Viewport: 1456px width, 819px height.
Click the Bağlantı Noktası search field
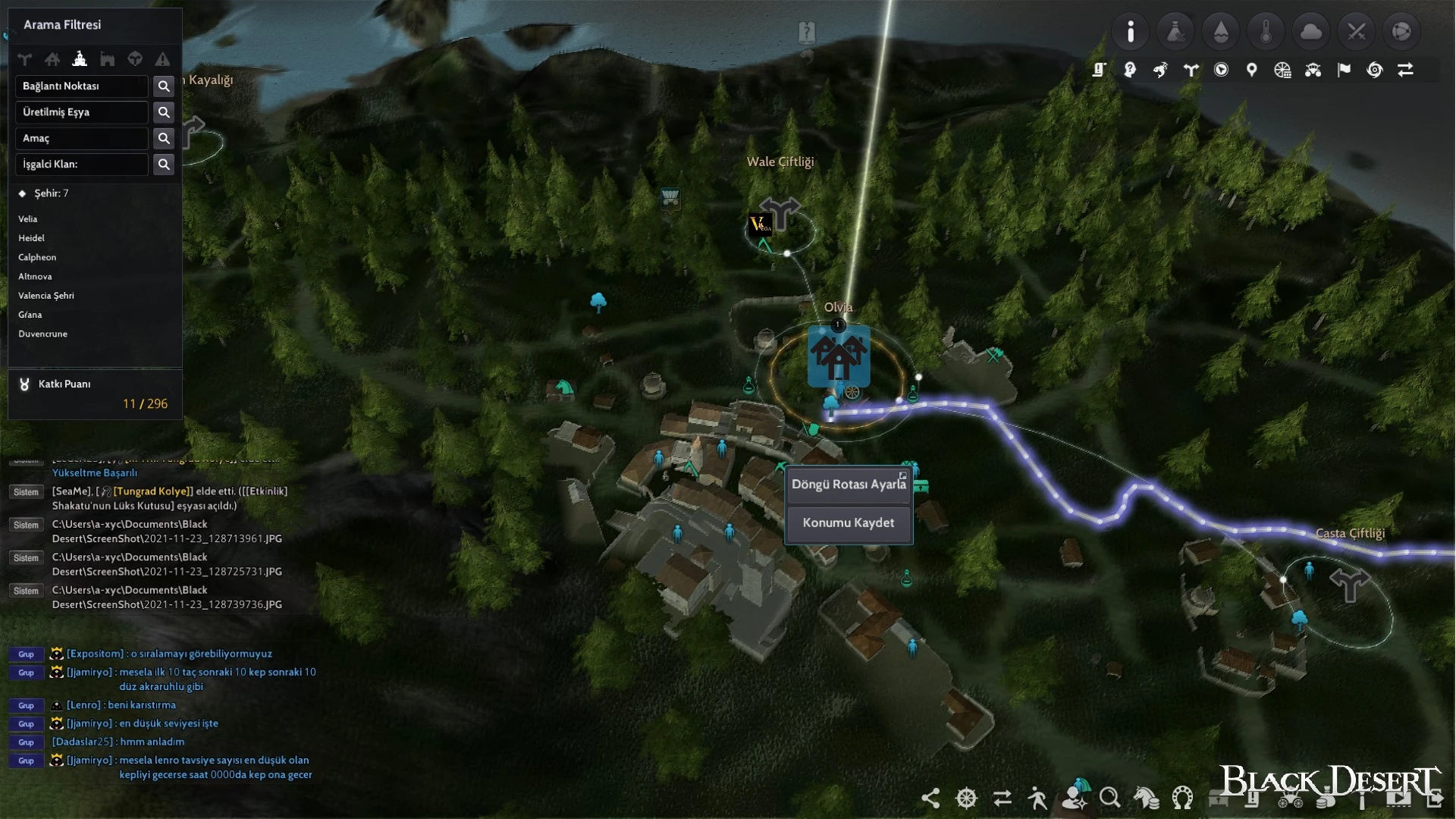82,86
